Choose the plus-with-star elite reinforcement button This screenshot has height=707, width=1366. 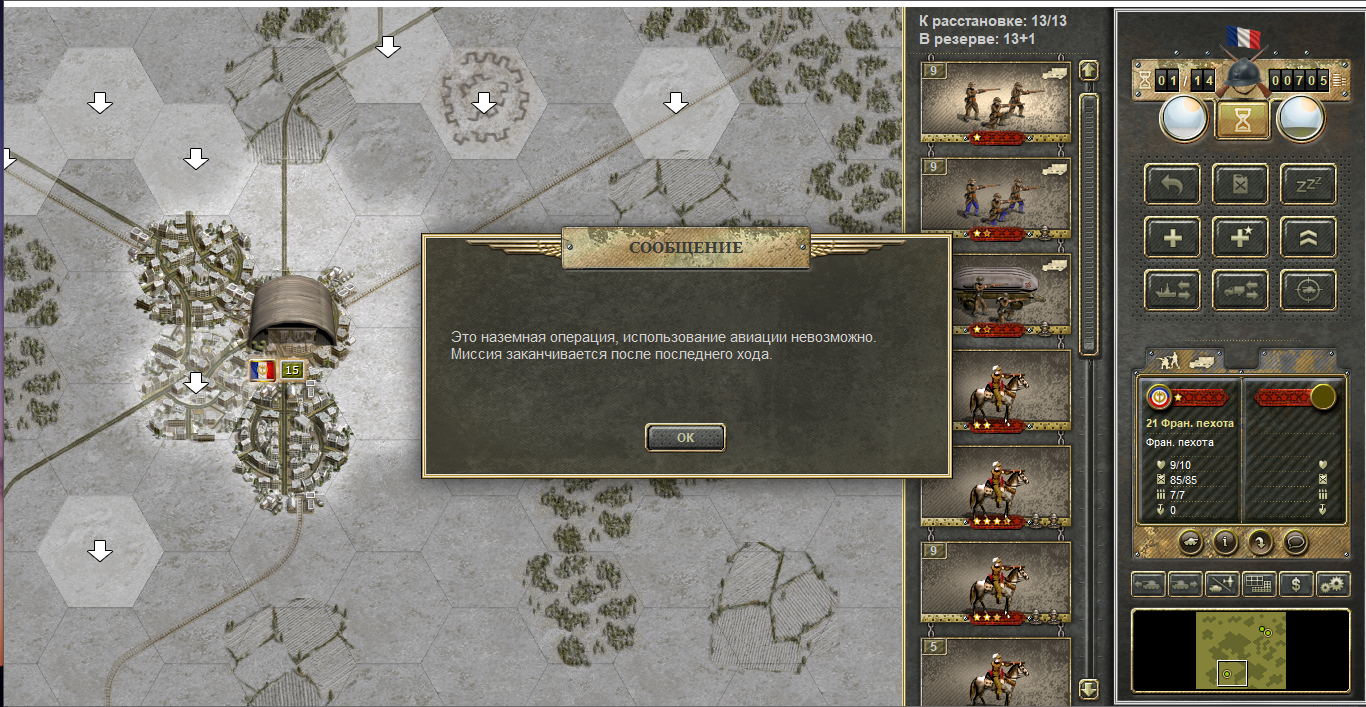tap(1240, 238)
